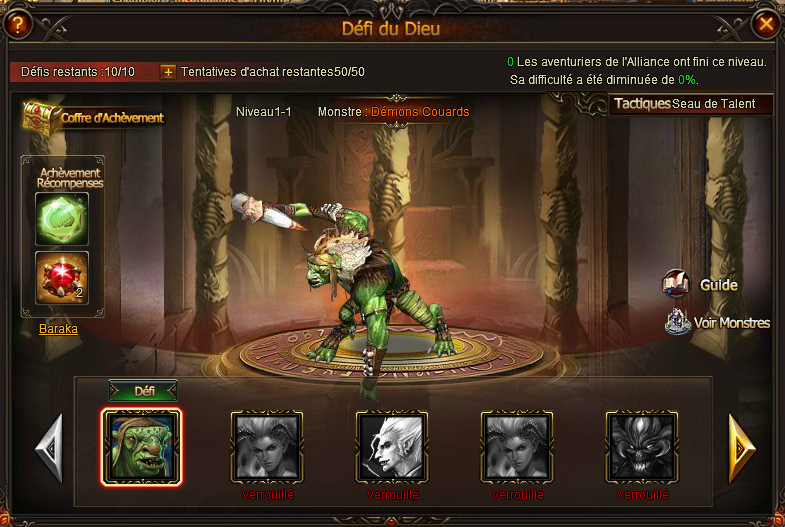Go to the next page of monsters
The height and width of the screenshot is (527, 785).
click(741, 445)
